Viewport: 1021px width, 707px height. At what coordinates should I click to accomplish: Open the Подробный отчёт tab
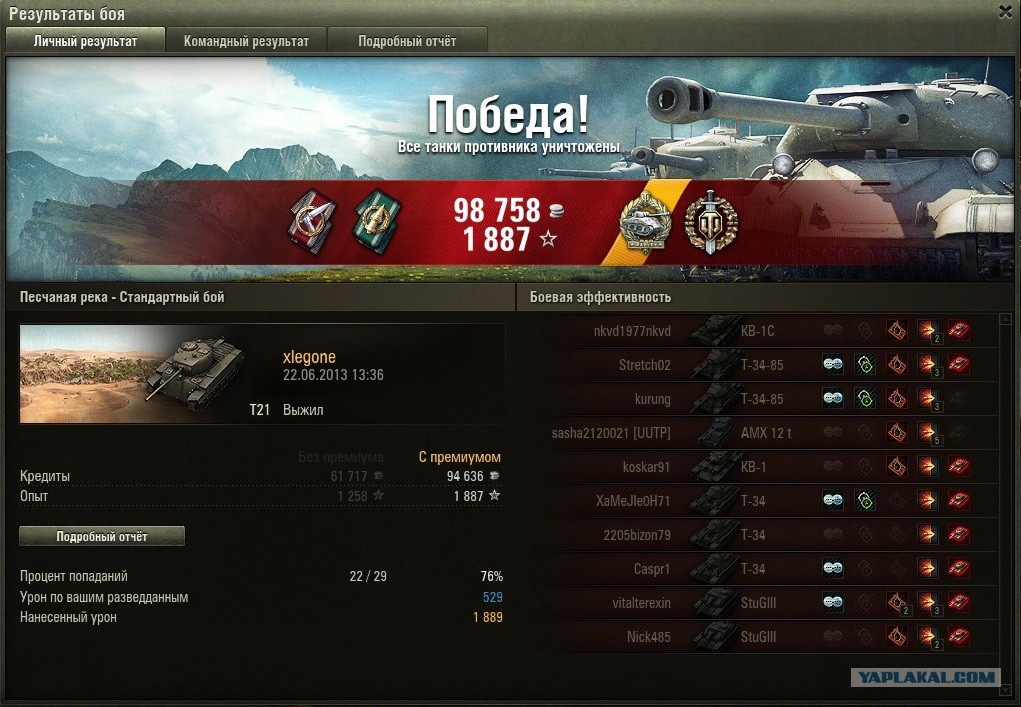pyautogui.click(x=407, y=41)
